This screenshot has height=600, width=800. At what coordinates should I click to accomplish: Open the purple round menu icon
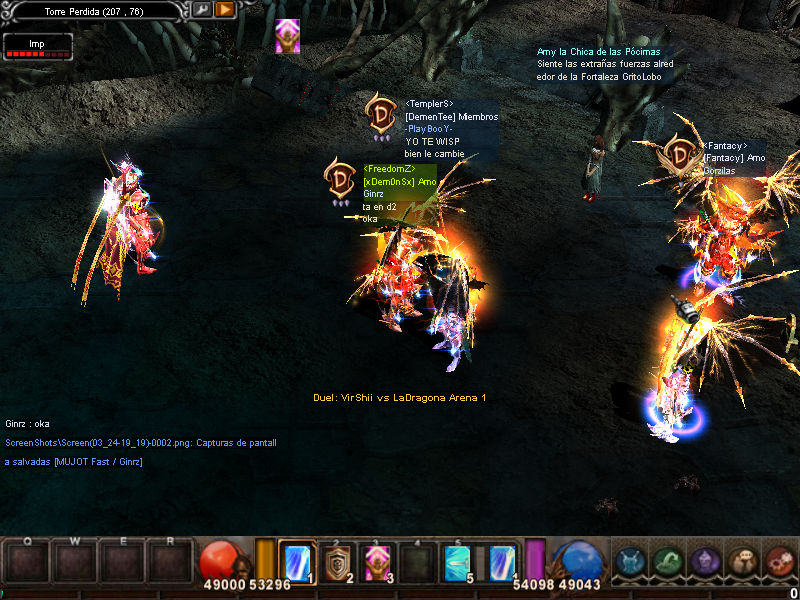click(x=705, y=562)
